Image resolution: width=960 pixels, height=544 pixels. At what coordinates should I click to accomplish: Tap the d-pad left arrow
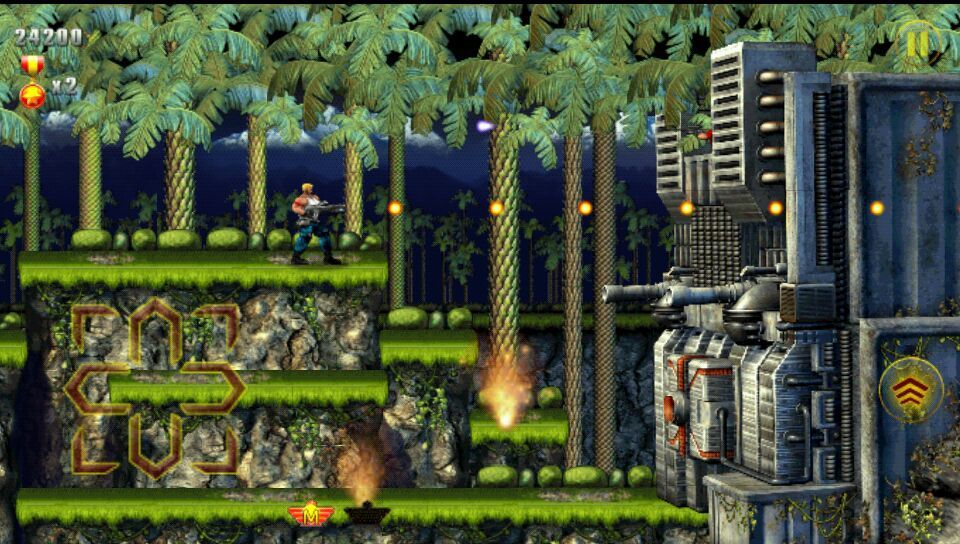[x=94, y=388]
